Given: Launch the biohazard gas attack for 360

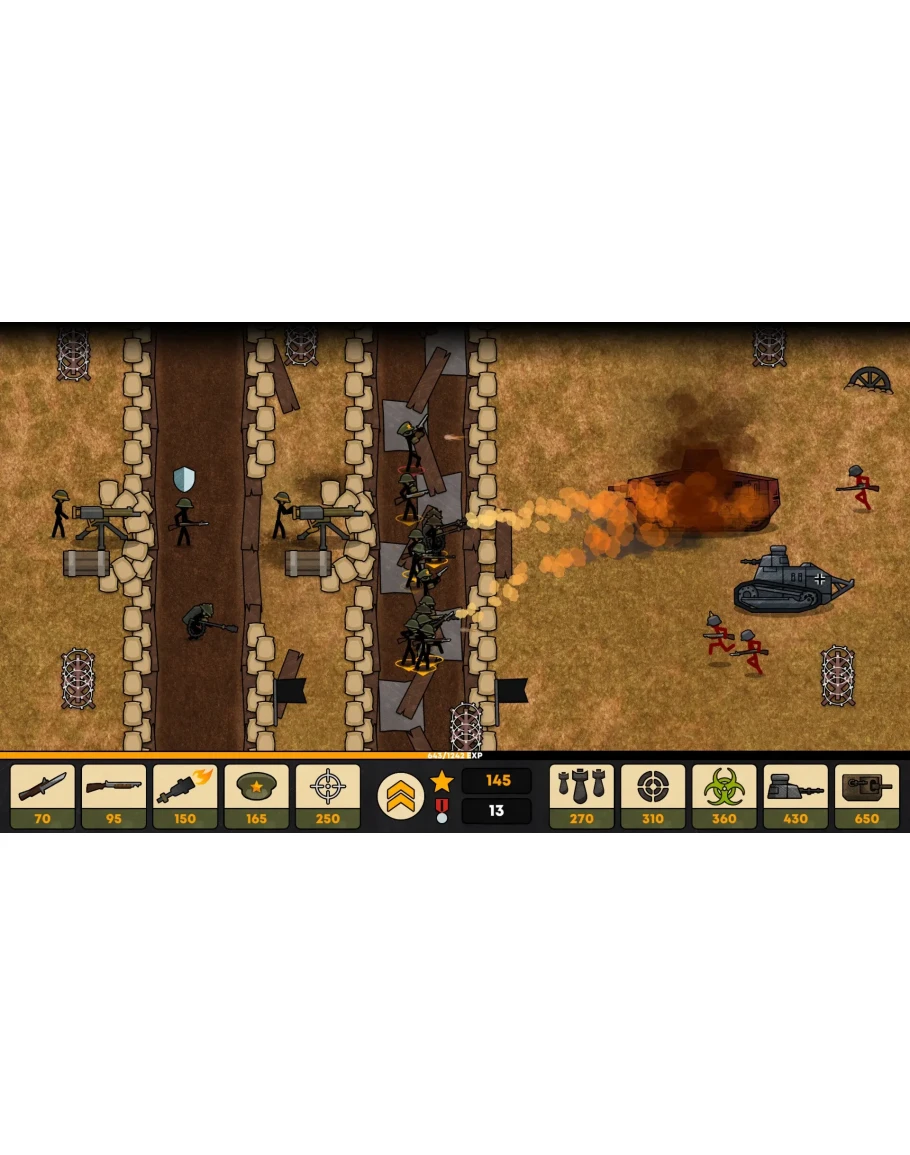Looking at the screenshot, I should (724, 796).
